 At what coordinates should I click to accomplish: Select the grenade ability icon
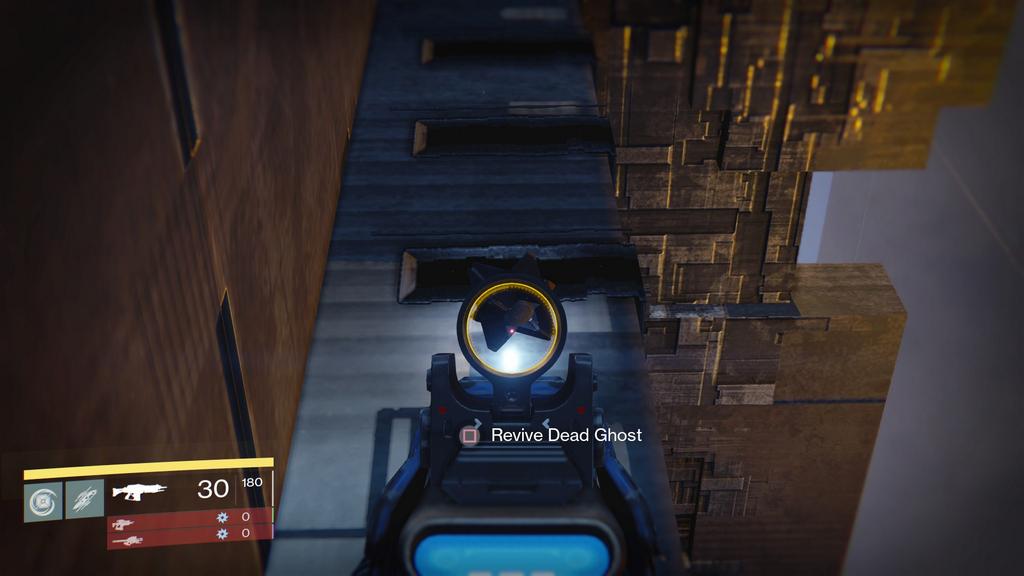(43, 500)
